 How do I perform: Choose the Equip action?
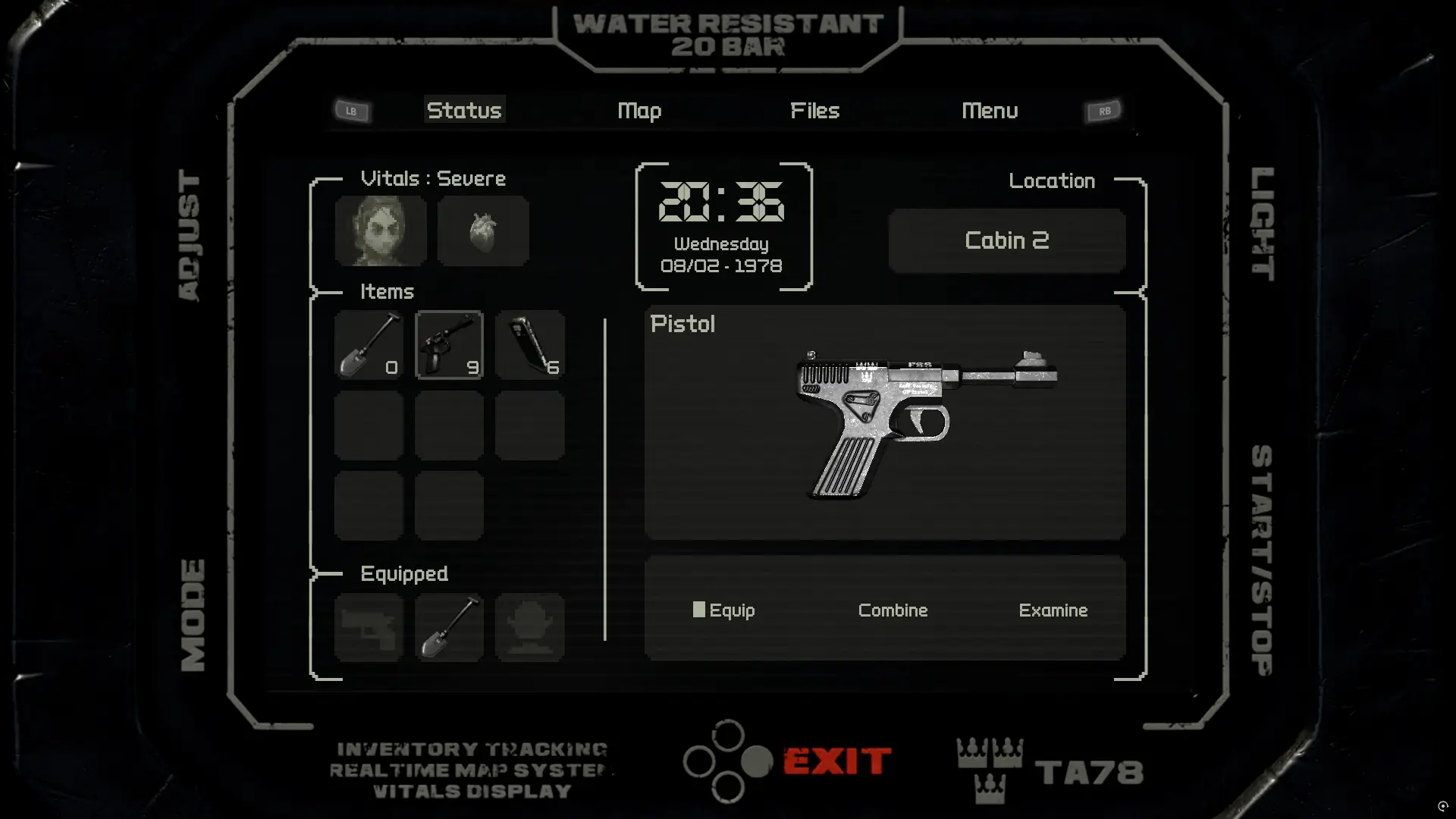click(x=725, y=610)
